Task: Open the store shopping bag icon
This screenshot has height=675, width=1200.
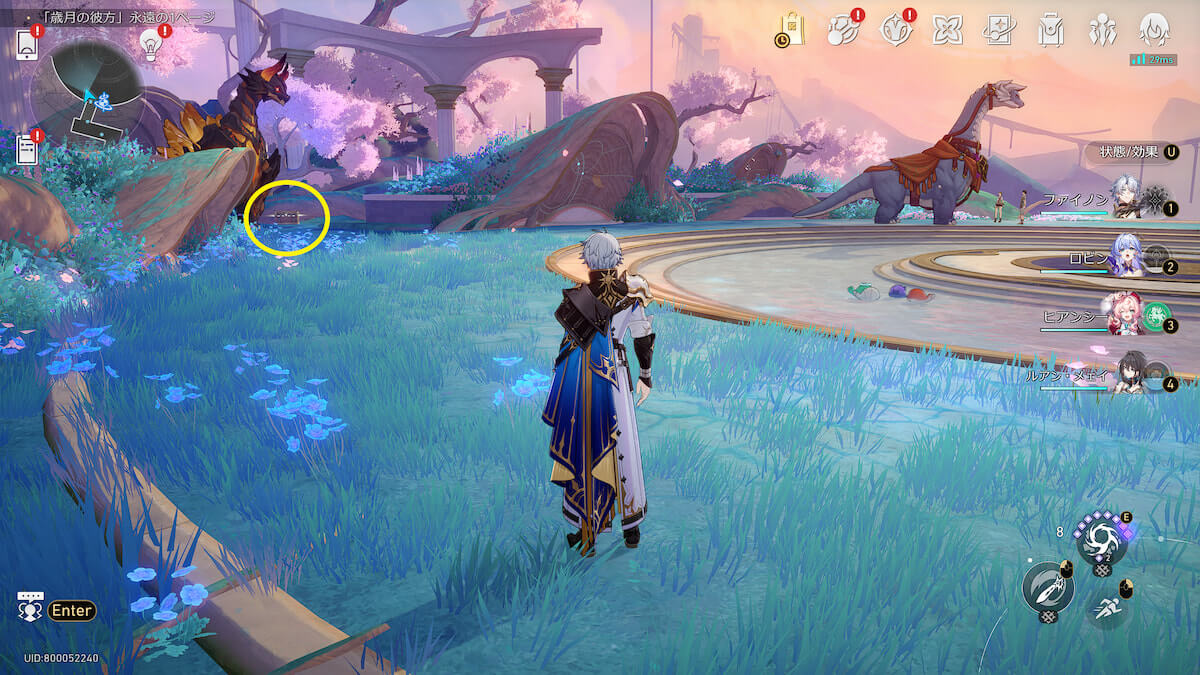Action: 792,31
